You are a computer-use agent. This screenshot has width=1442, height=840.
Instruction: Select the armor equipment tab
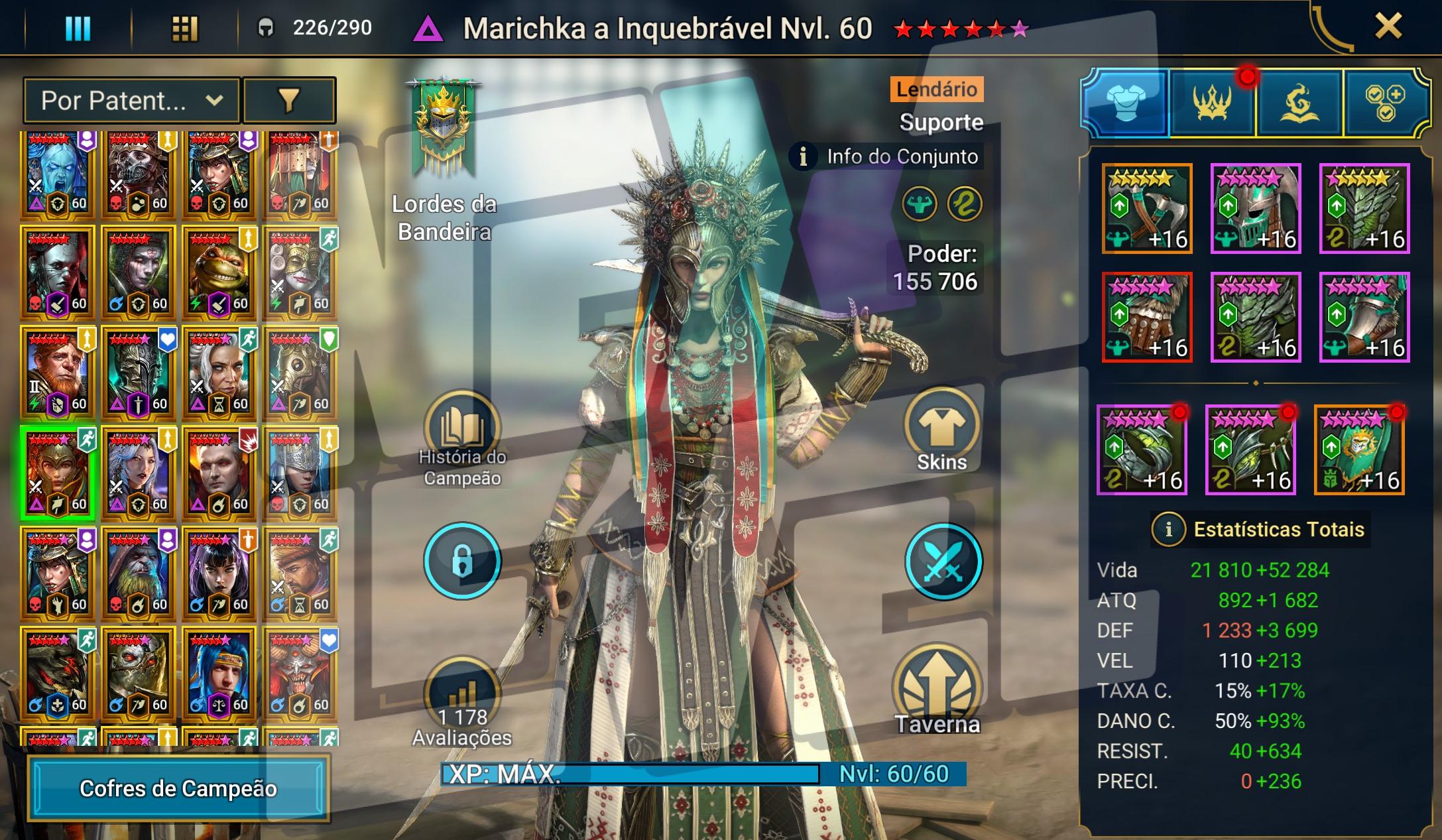click(x=1126, y=103)
